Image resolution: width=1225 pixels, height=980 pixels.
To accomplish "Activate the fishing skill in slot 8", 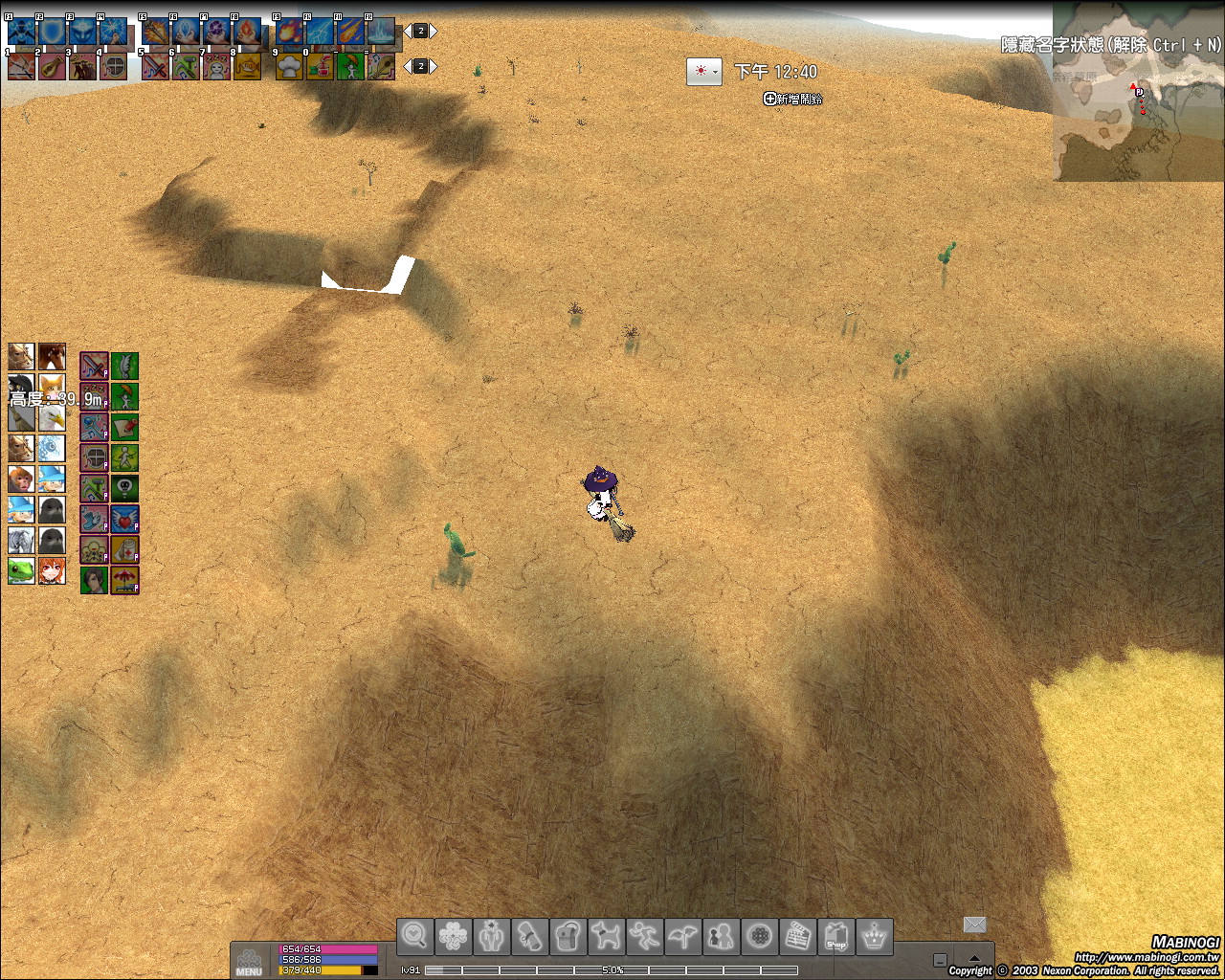I will click(x=247, y=66).
